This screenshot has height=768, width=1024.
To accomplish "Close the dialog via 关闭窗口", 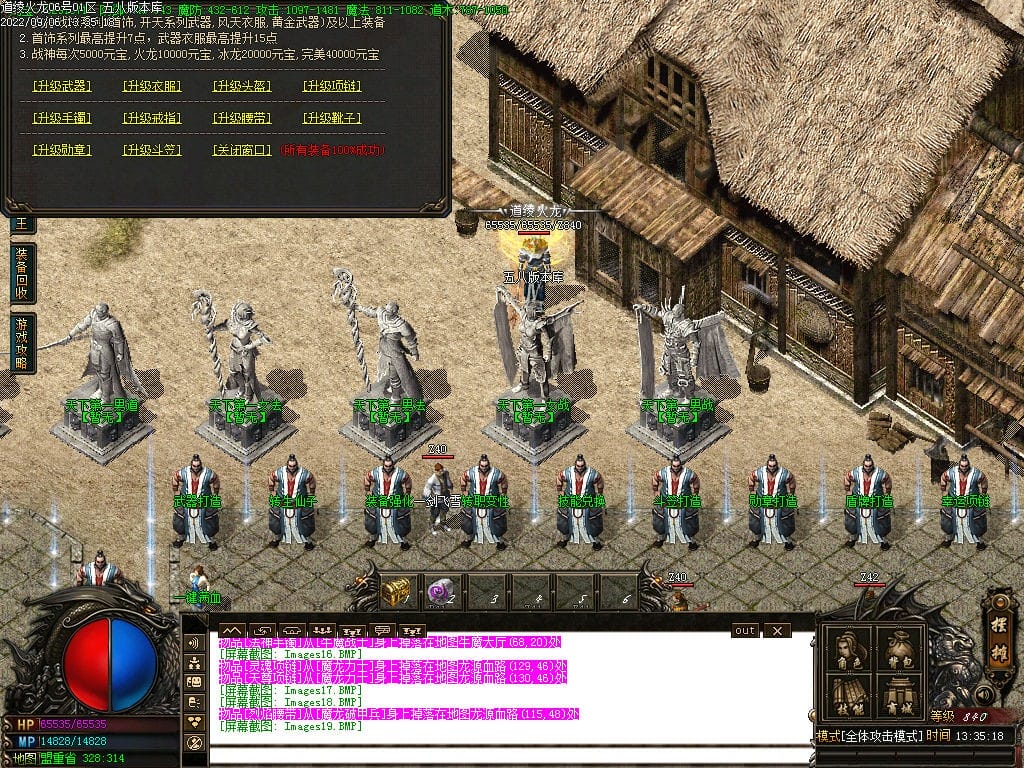I will (242, 150).
